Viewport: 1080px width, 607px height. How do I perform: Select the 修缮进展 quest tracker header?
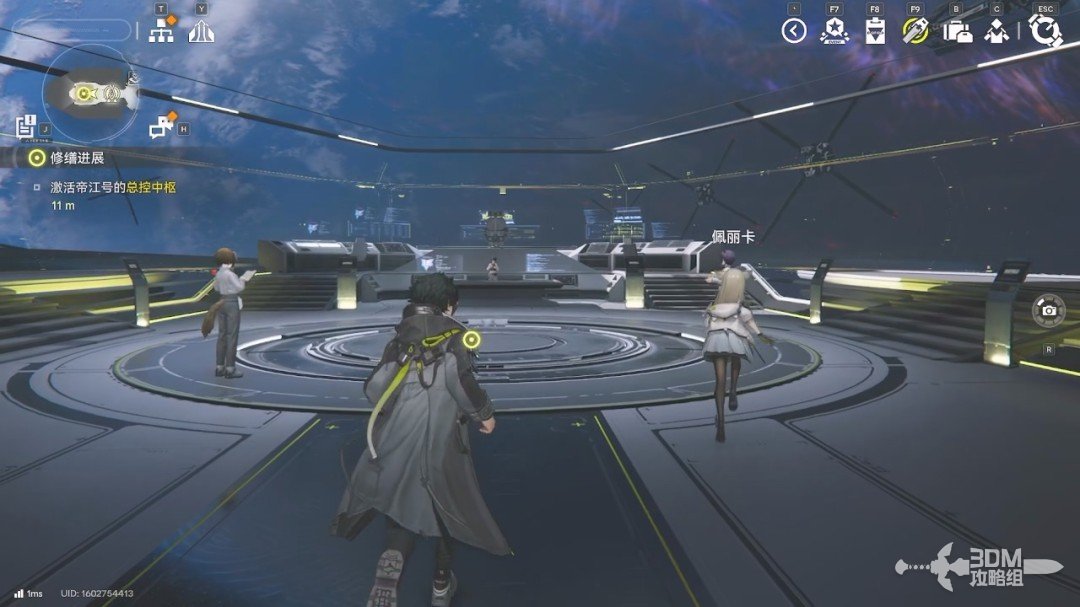(68, 157)
